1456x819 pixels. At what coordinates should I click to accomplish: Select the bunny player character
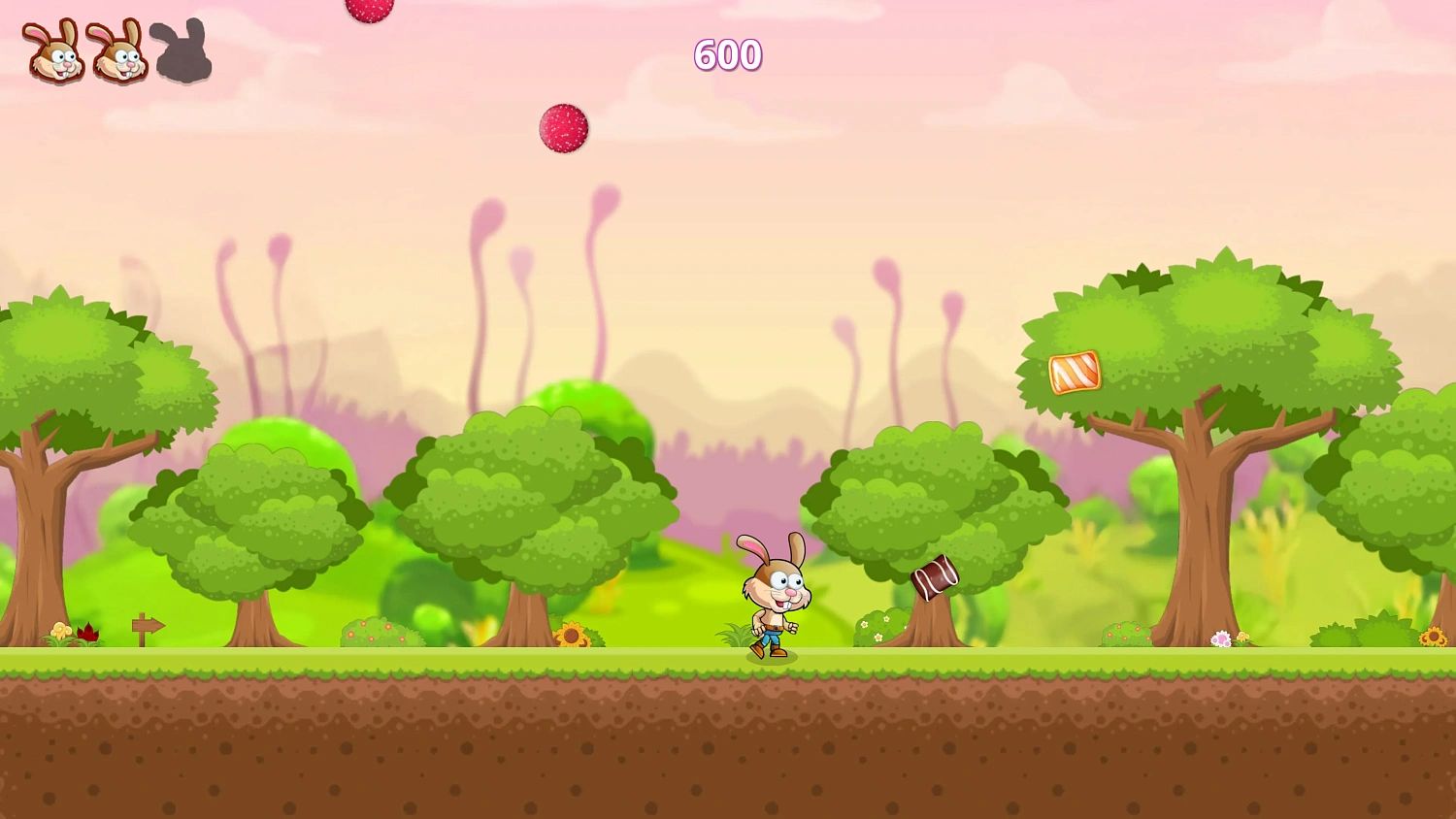pyautogui.click(x=772, y=592)
